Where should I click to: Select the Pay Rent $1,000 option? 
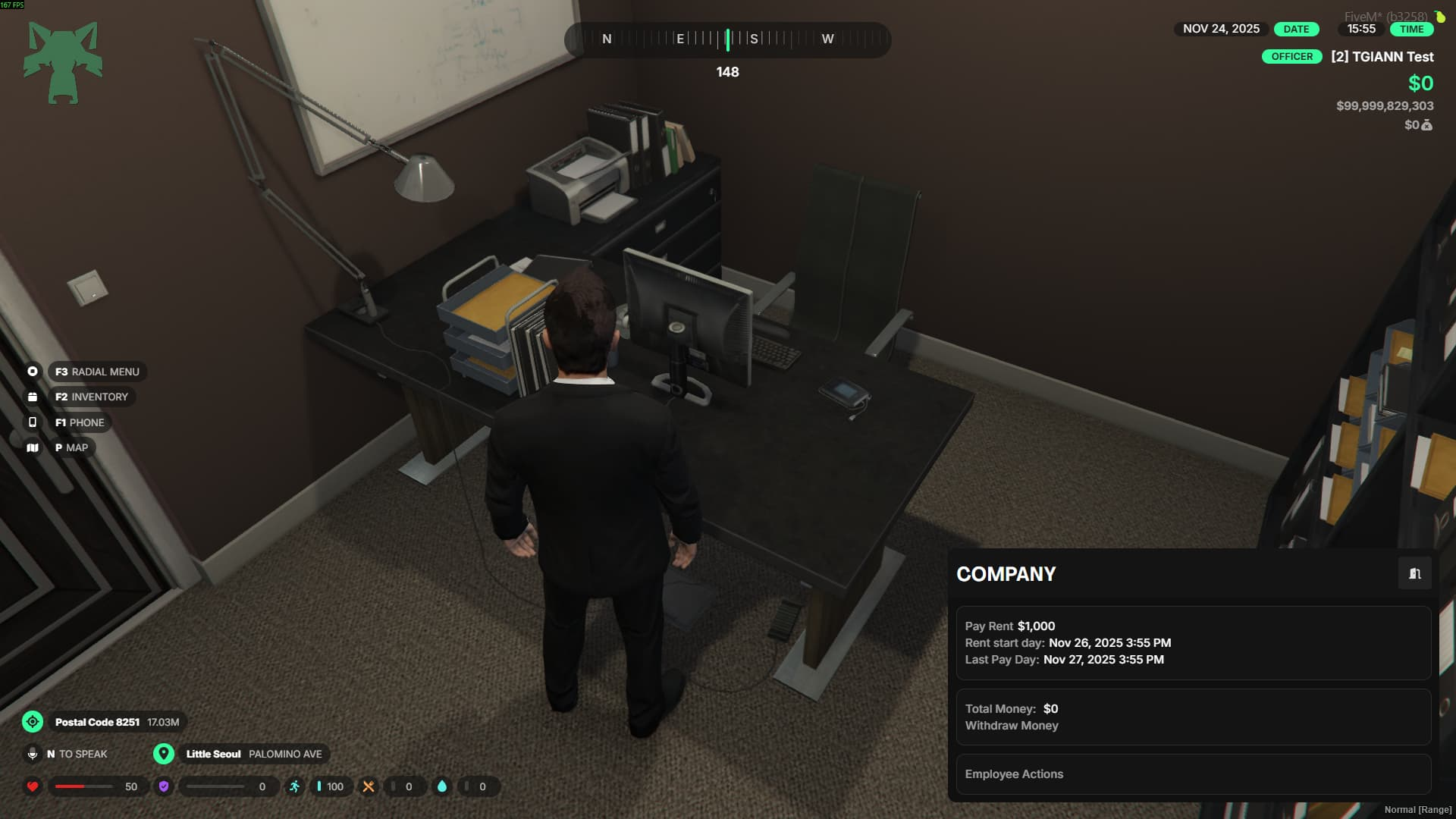pos(1009,626)
